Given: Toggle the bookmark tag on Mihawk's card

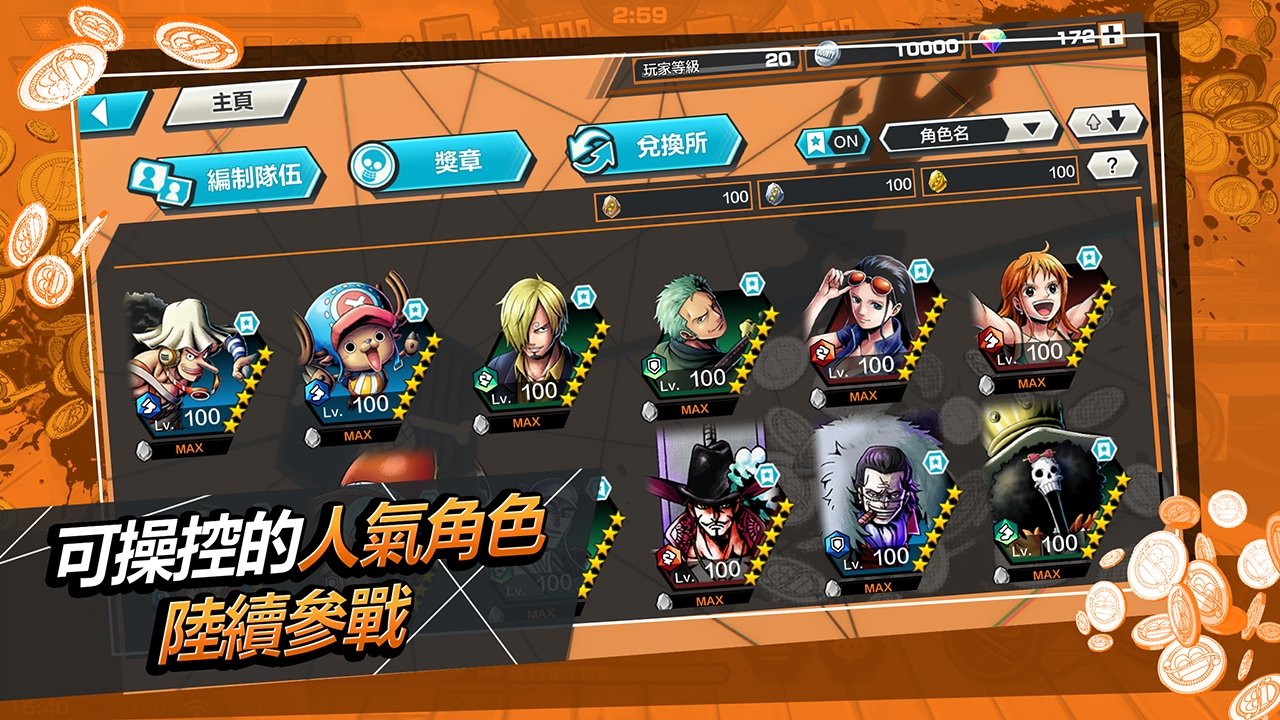Looking at the screenshot, I should pyautogui.click(x=766, y=477).
